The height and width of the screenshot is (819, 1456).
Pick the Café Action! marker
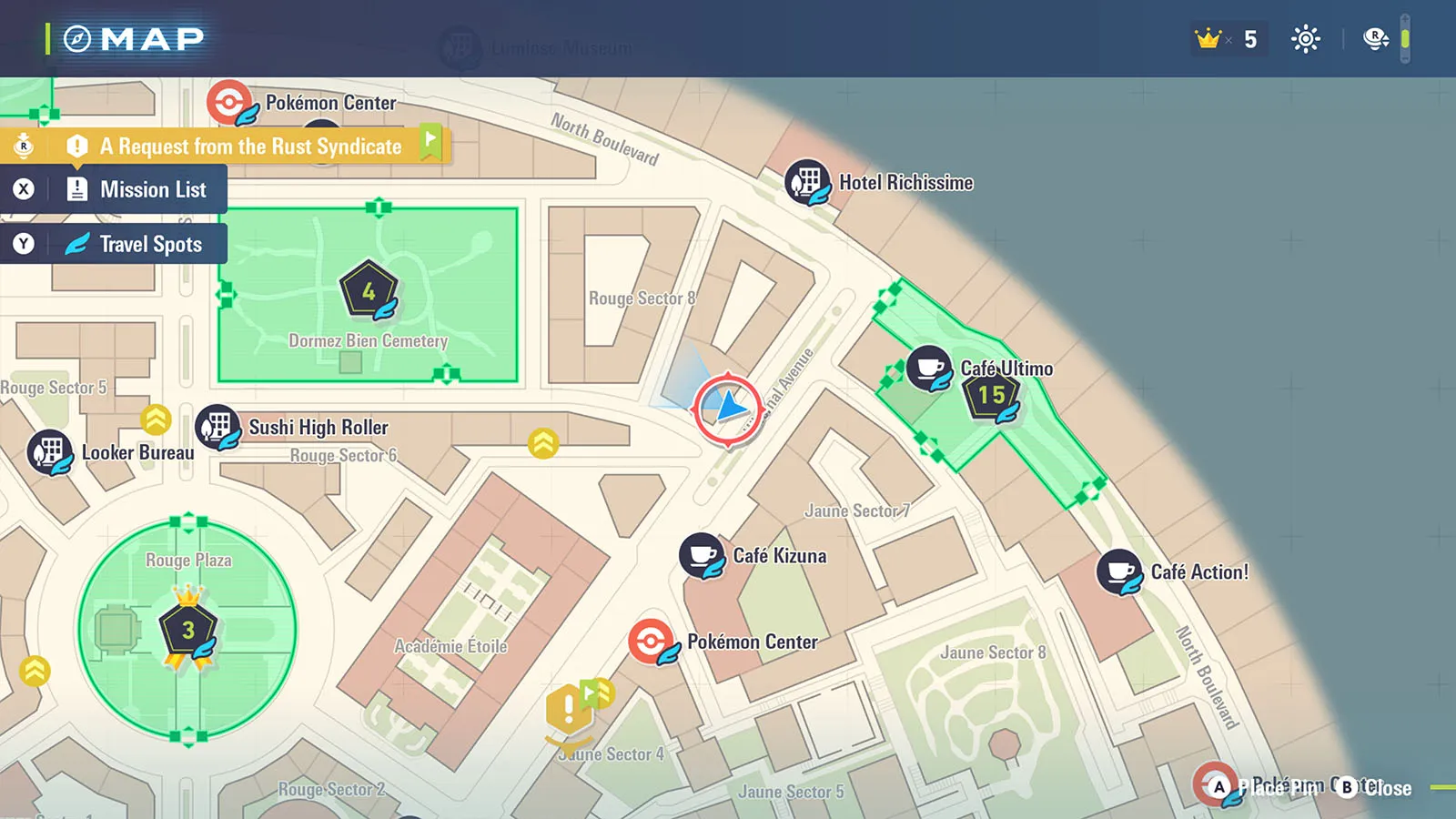(1118, 572)
